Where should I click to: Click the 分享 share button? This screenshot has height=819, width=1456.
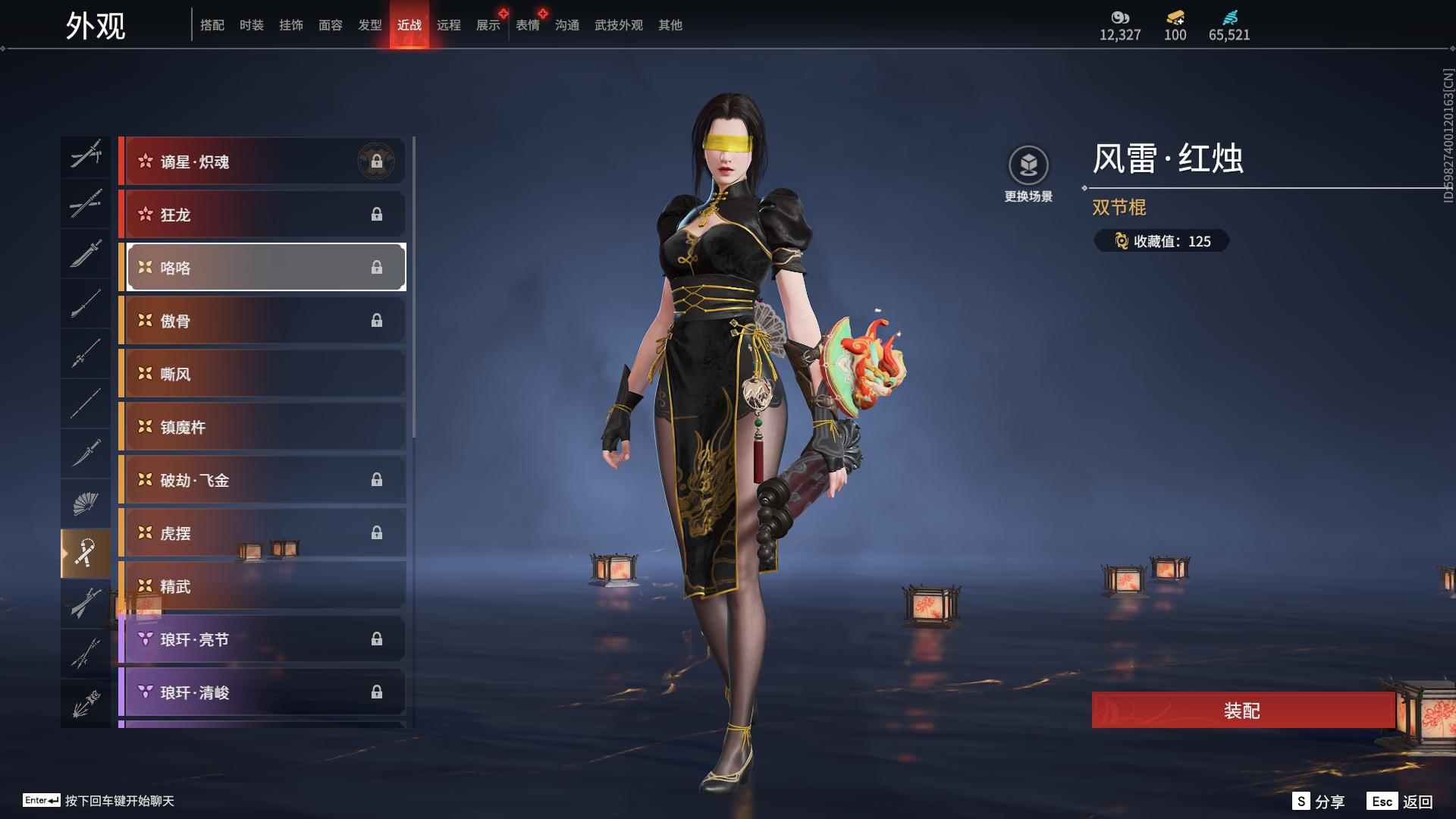tap(1319, 802)
